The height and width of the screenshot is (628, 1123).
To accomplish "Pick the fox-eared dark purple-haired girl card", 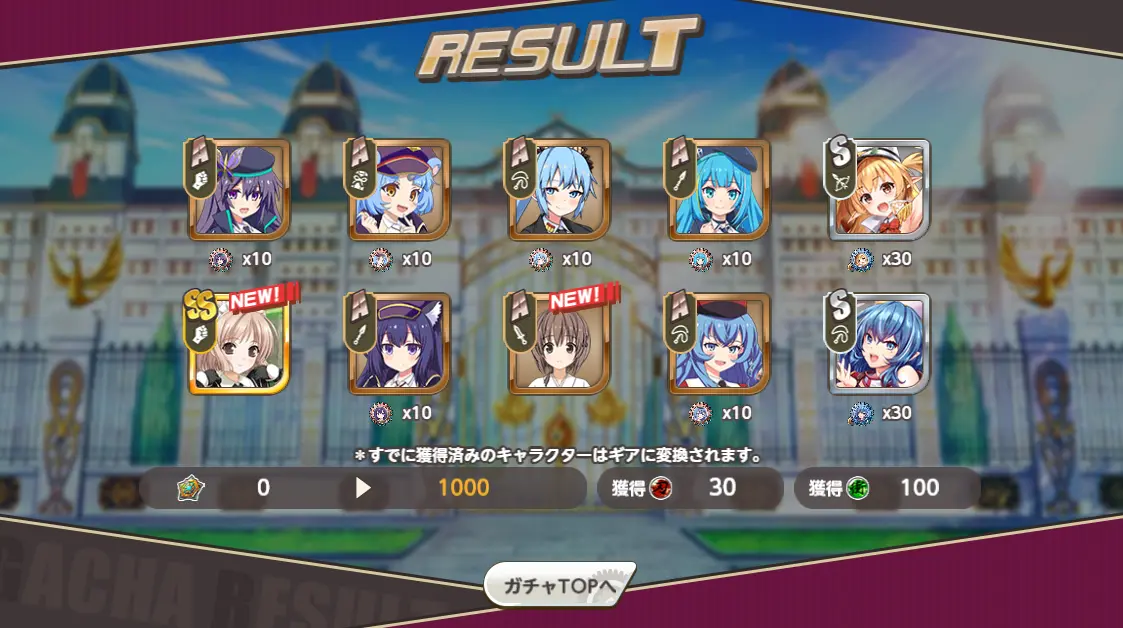I will pos(400,343).
